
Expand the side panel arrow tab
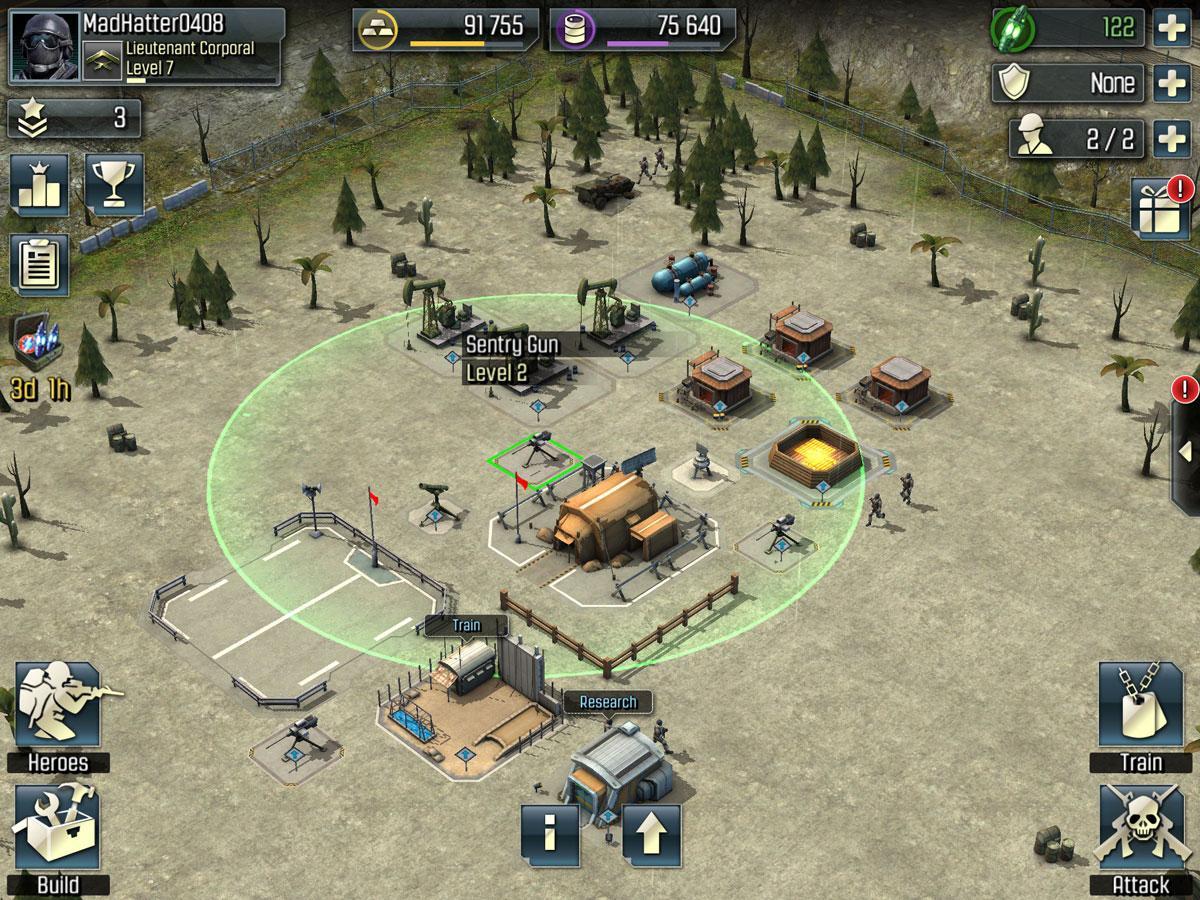(x=1187, y=447)
